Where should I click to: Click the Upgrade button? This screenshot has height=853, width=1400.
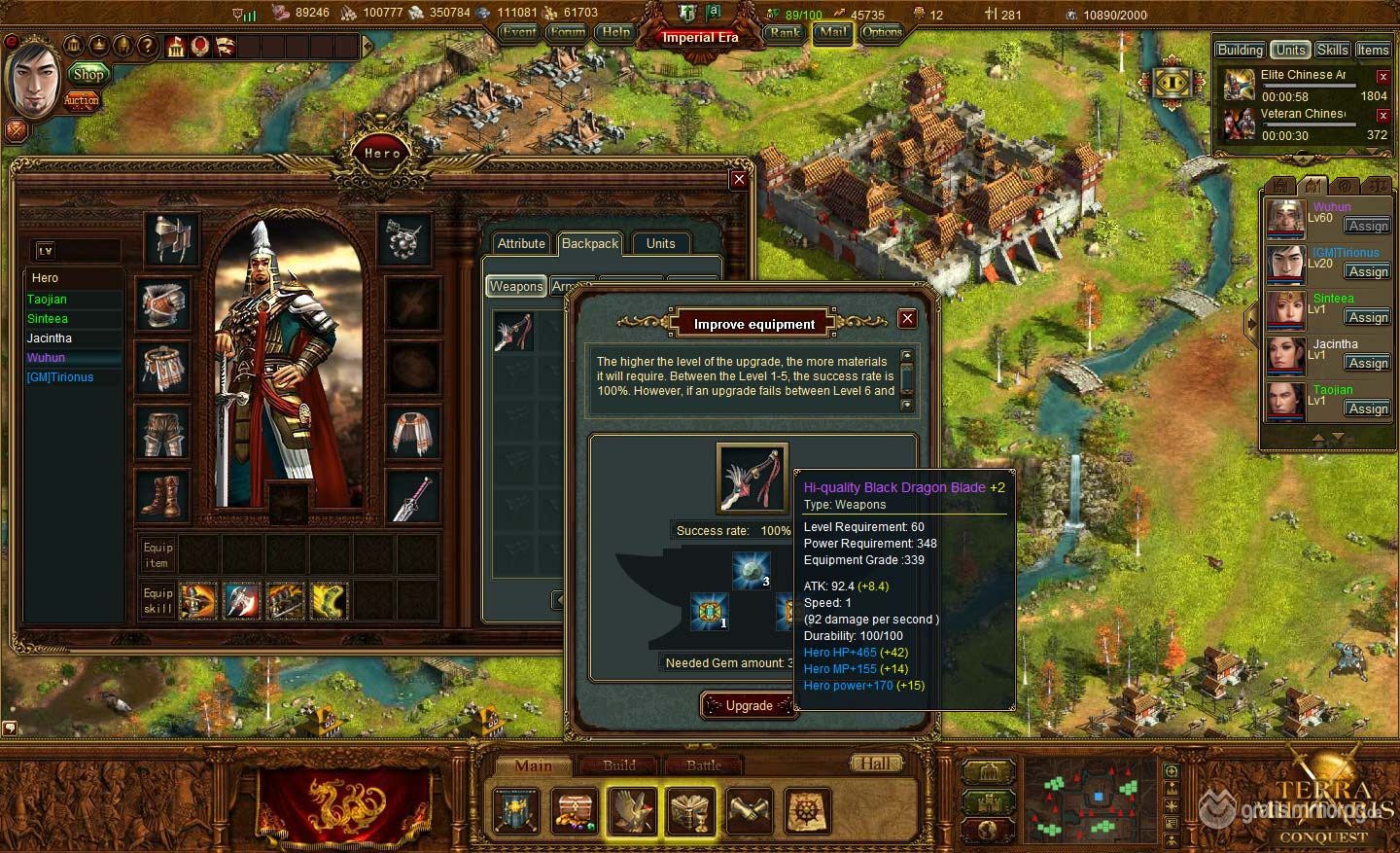(x=748, y=705)
